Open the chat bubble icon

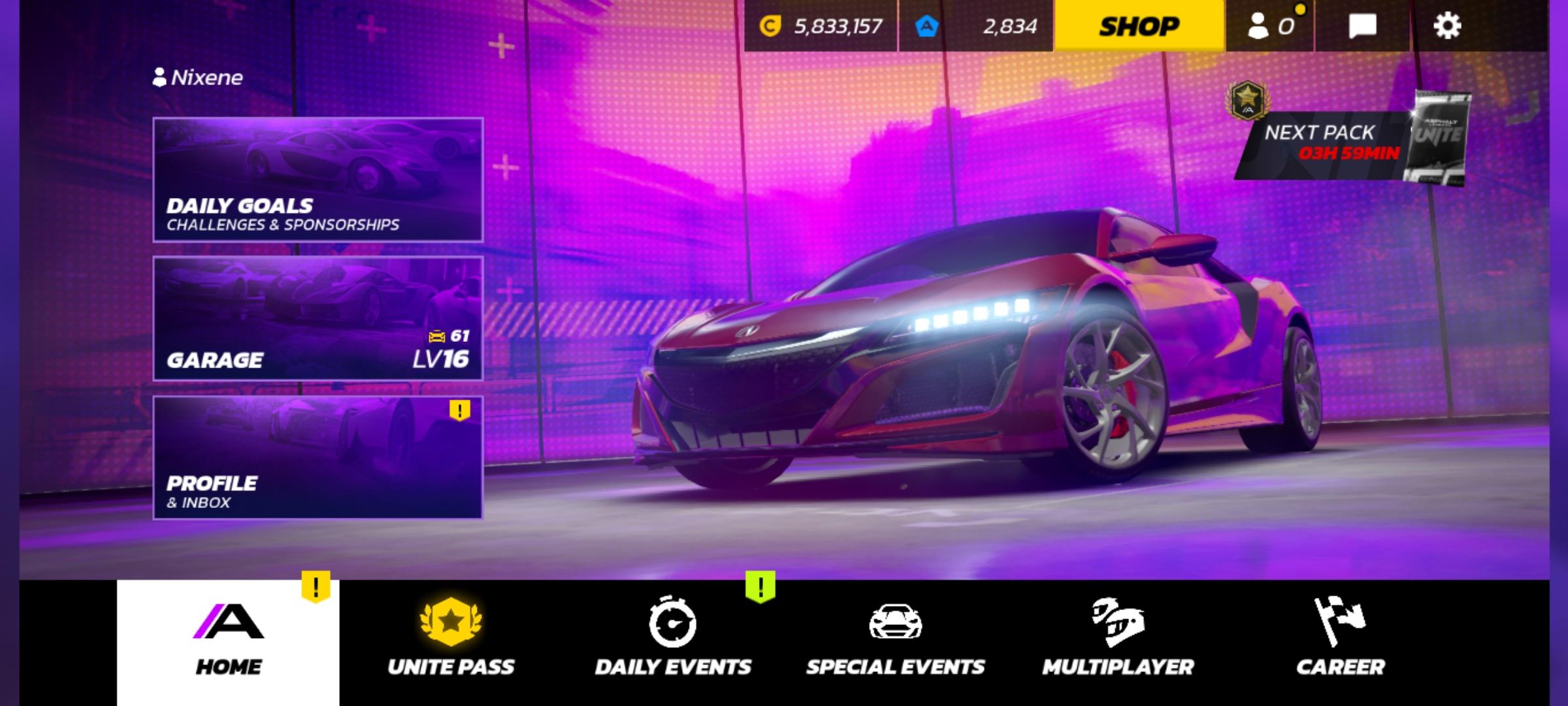[1362, 26]
